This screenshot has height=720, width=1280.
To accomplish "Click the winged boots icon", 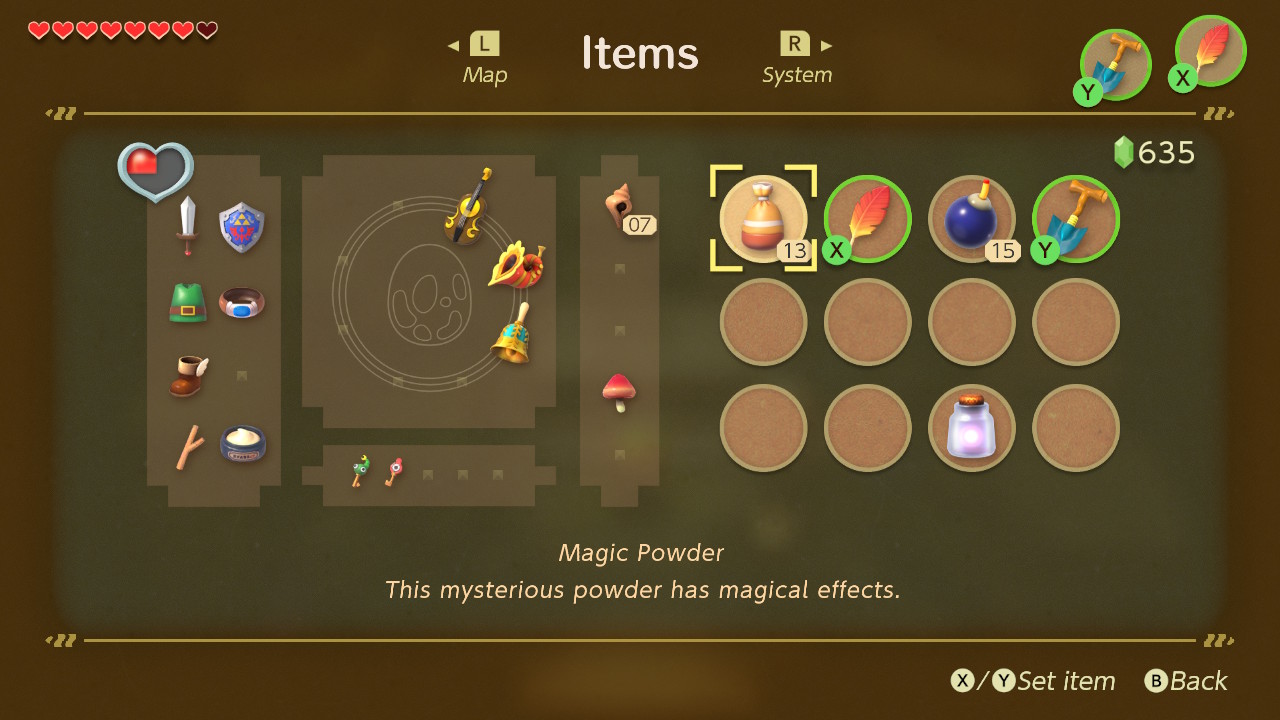I will pyautogui.click(x=188, y=376).
